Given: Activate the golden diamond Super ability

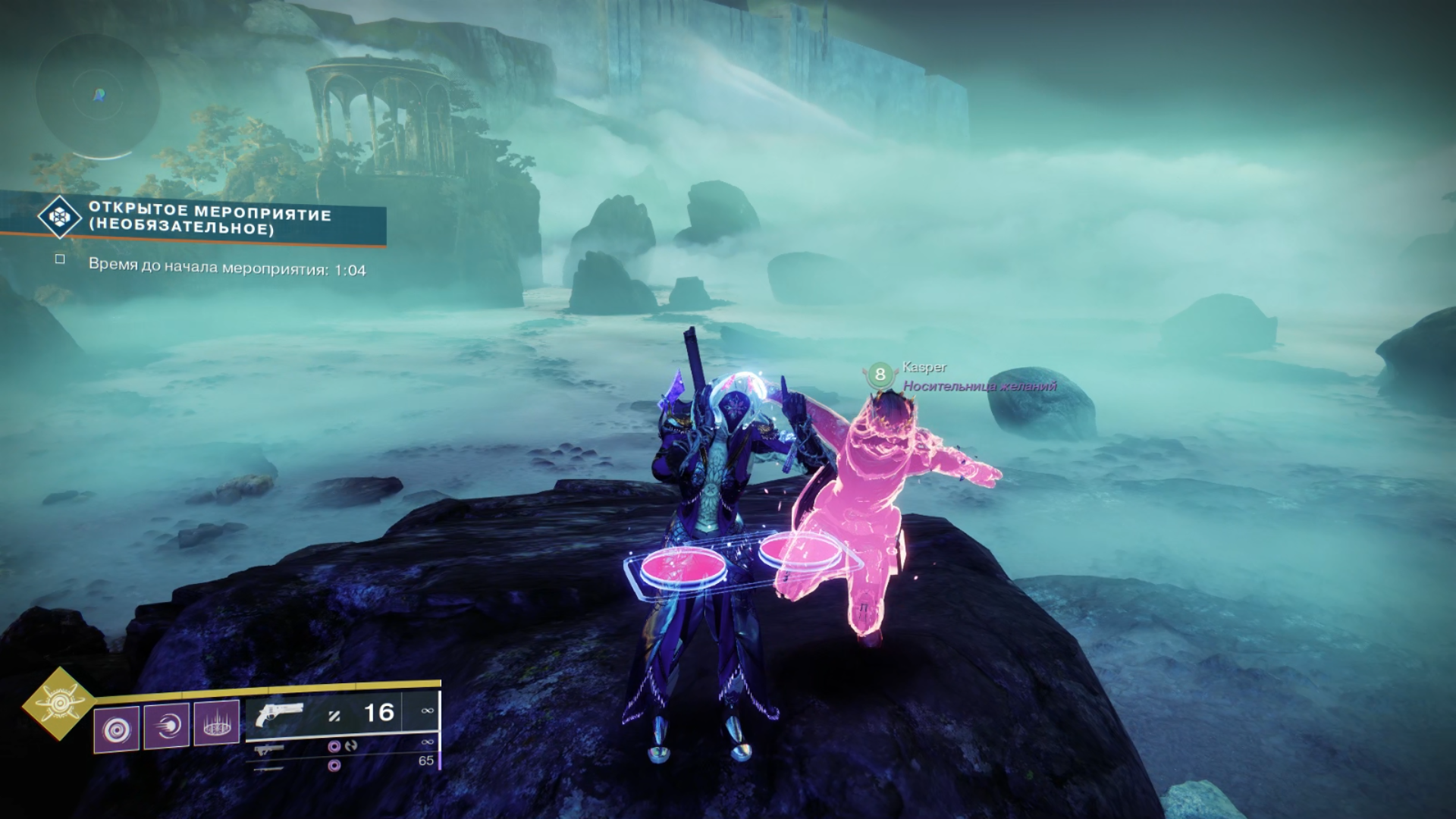Looking at the screenshot, I should (x=58, y=705).
